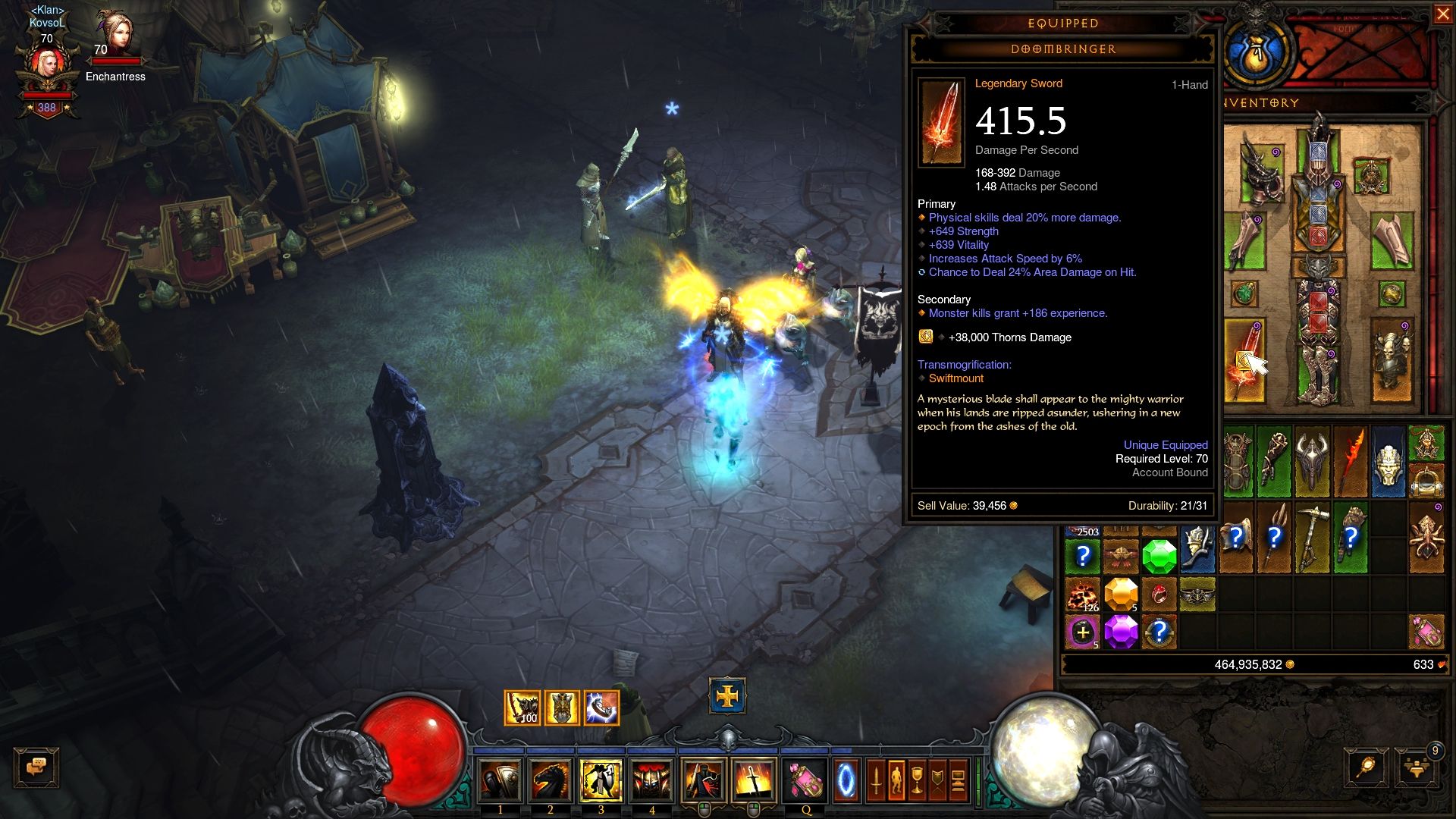The image size is (1456, 819).
Task: Pick the green emerald gem in the bag
Action: click(x=1159, y=557)
